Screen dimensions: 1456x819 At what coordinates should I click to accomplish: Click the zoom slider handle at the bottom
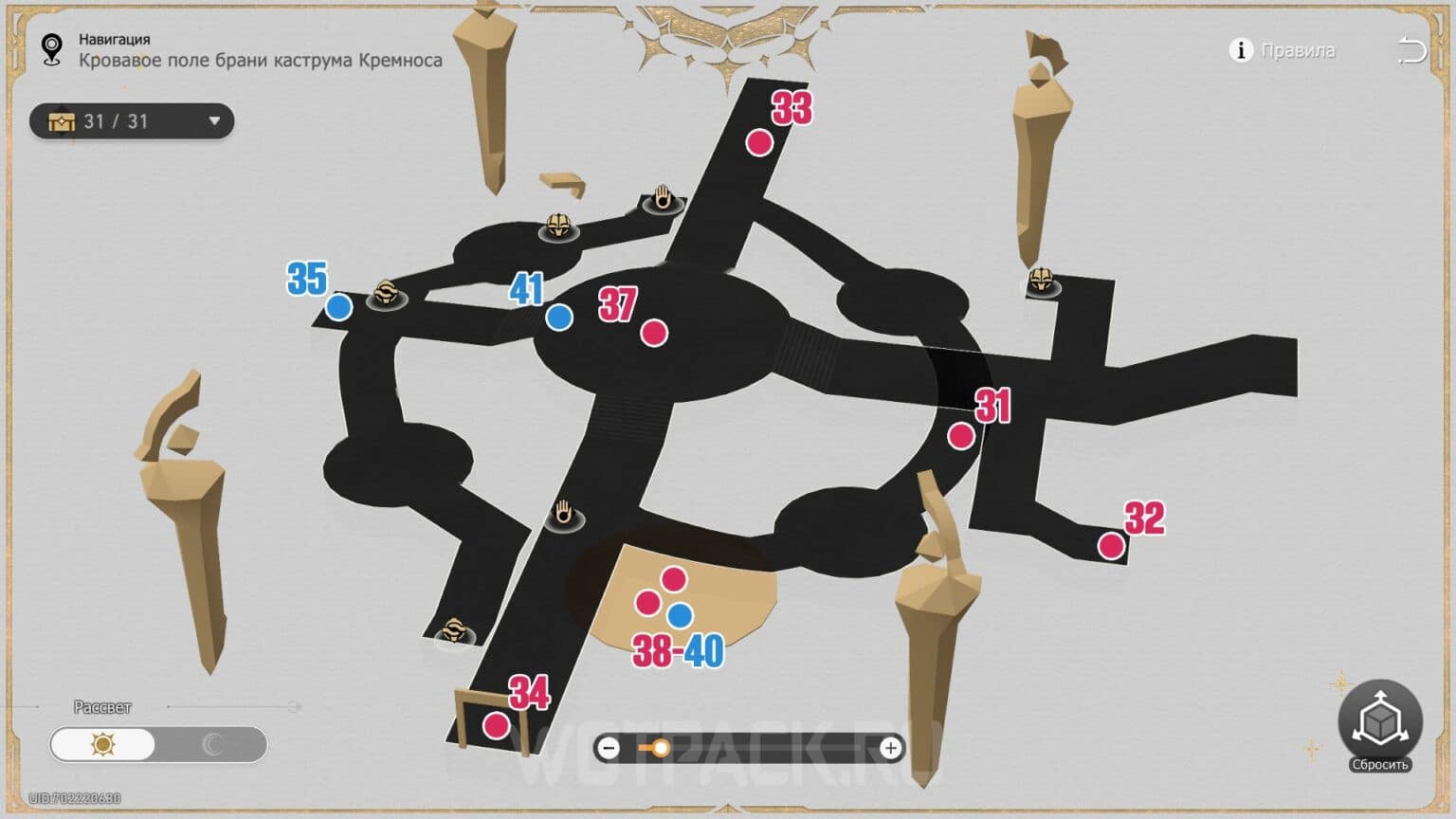click(661, 749)
